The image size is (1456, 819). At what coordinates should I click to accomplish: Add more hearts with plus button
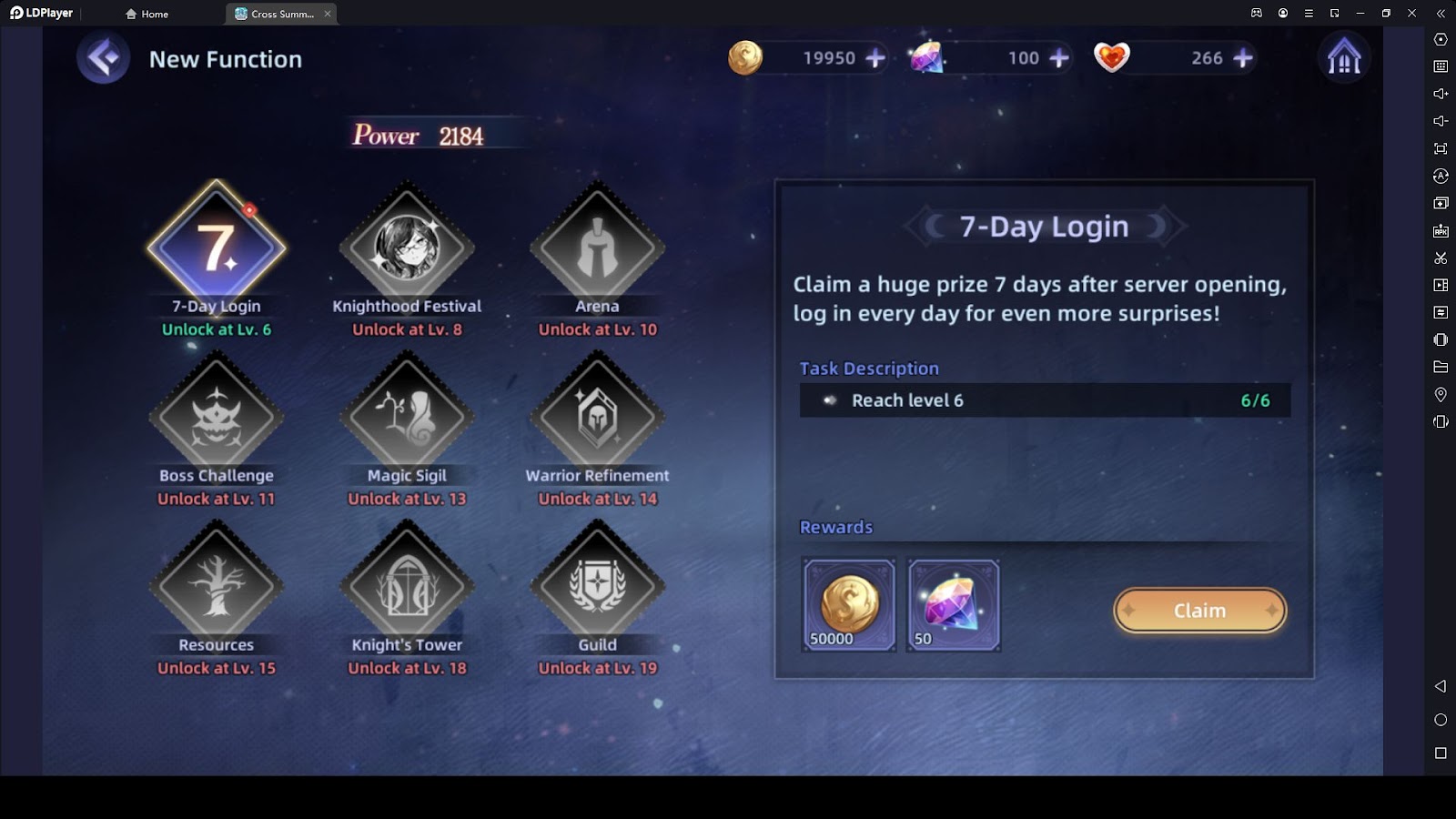coord(1243,58)
